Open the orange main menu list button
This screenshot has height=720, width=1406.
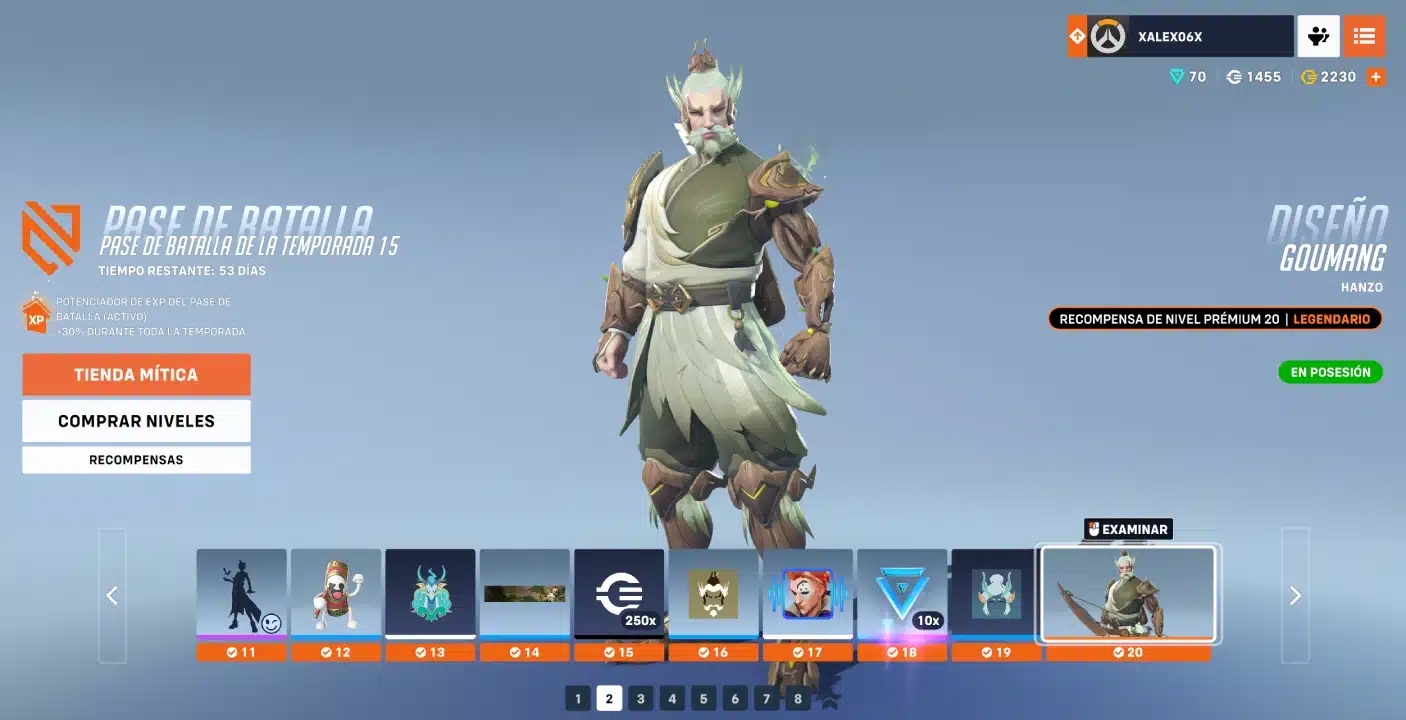1364,37
